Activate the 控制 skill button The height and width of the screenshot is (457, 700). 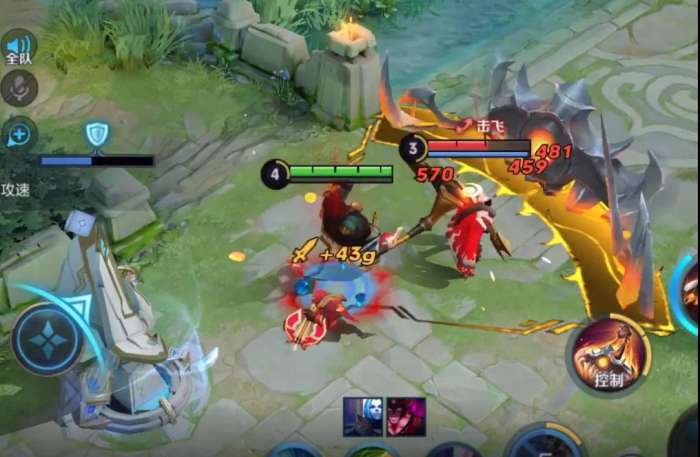coord(608,354)
